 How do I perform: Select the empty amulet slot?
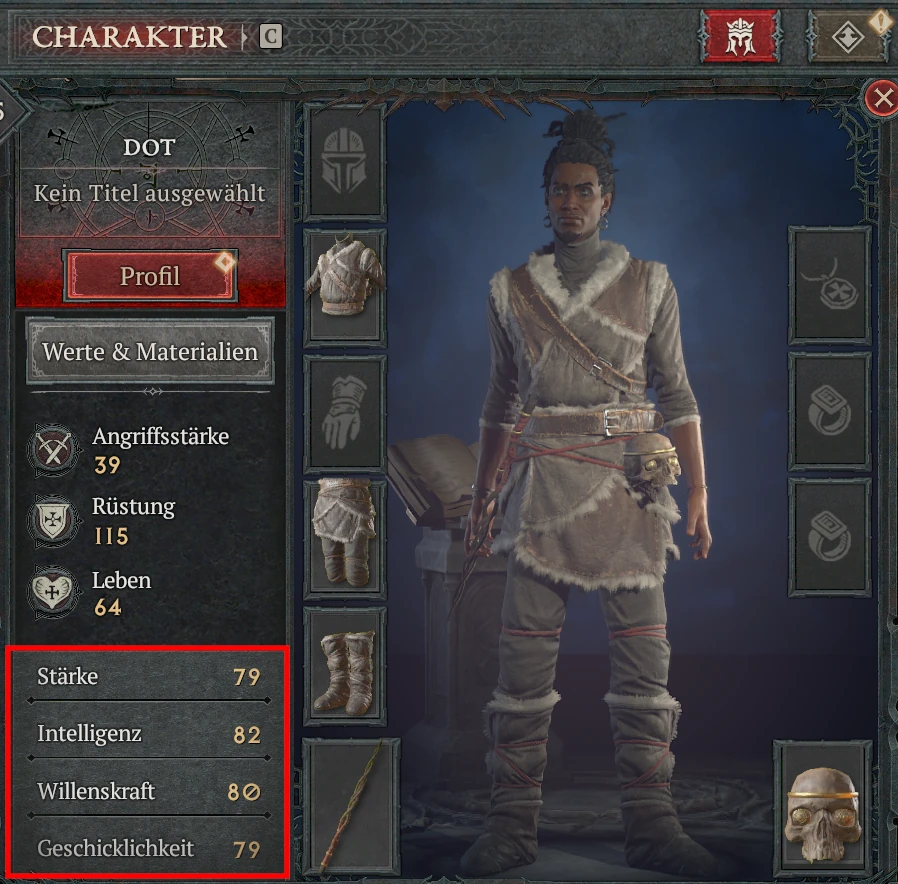point(829,285)
